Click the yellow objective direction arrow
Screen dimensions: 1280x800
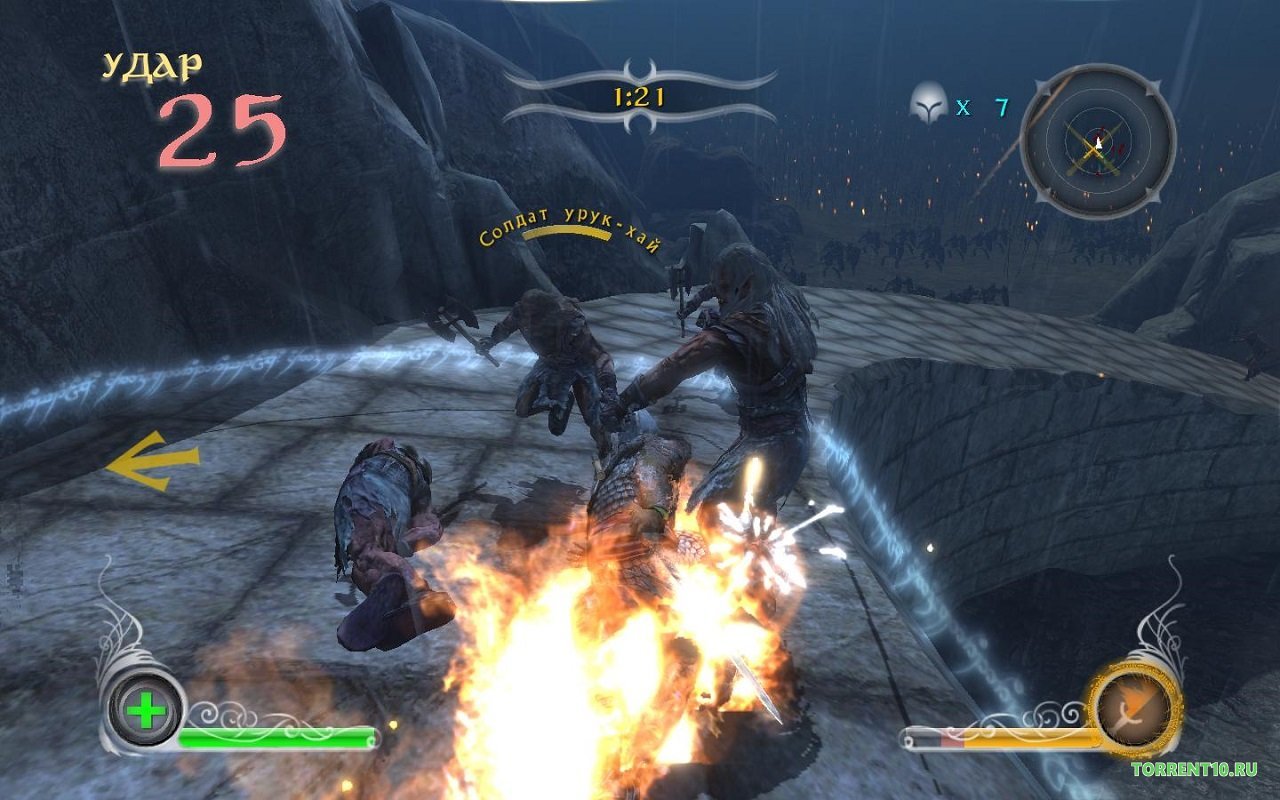click(x=153, y=462)
